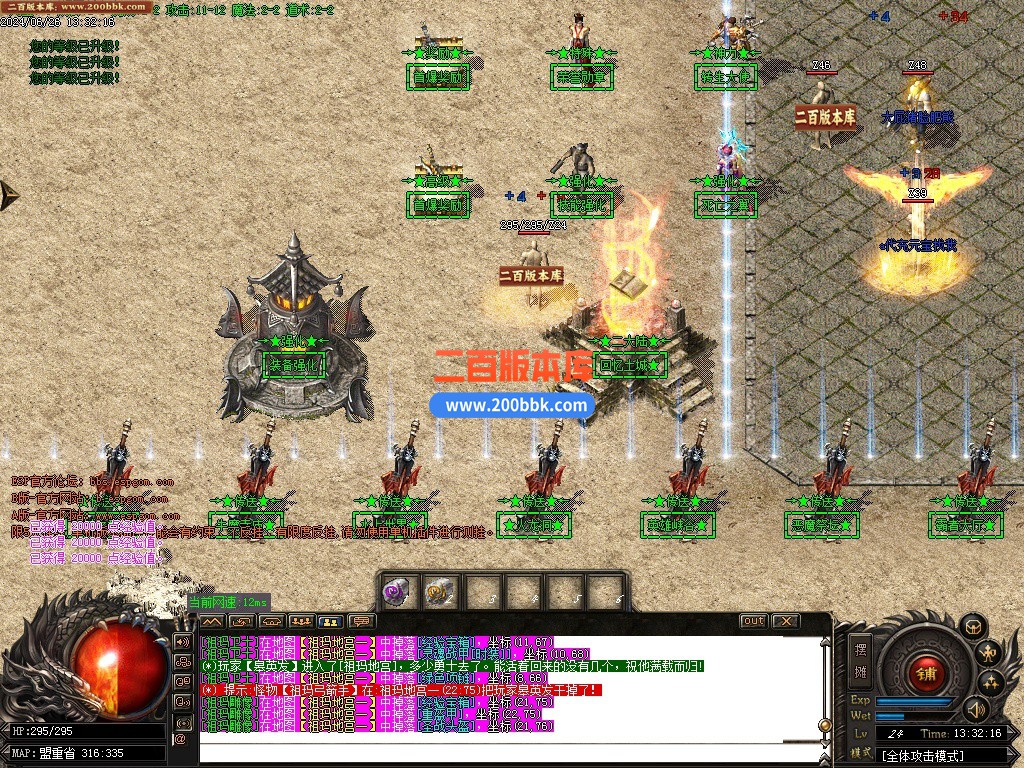Toggle the small speaker button beside the chat
This screenshot has height=768, width=1024.
tap(183, 641)
